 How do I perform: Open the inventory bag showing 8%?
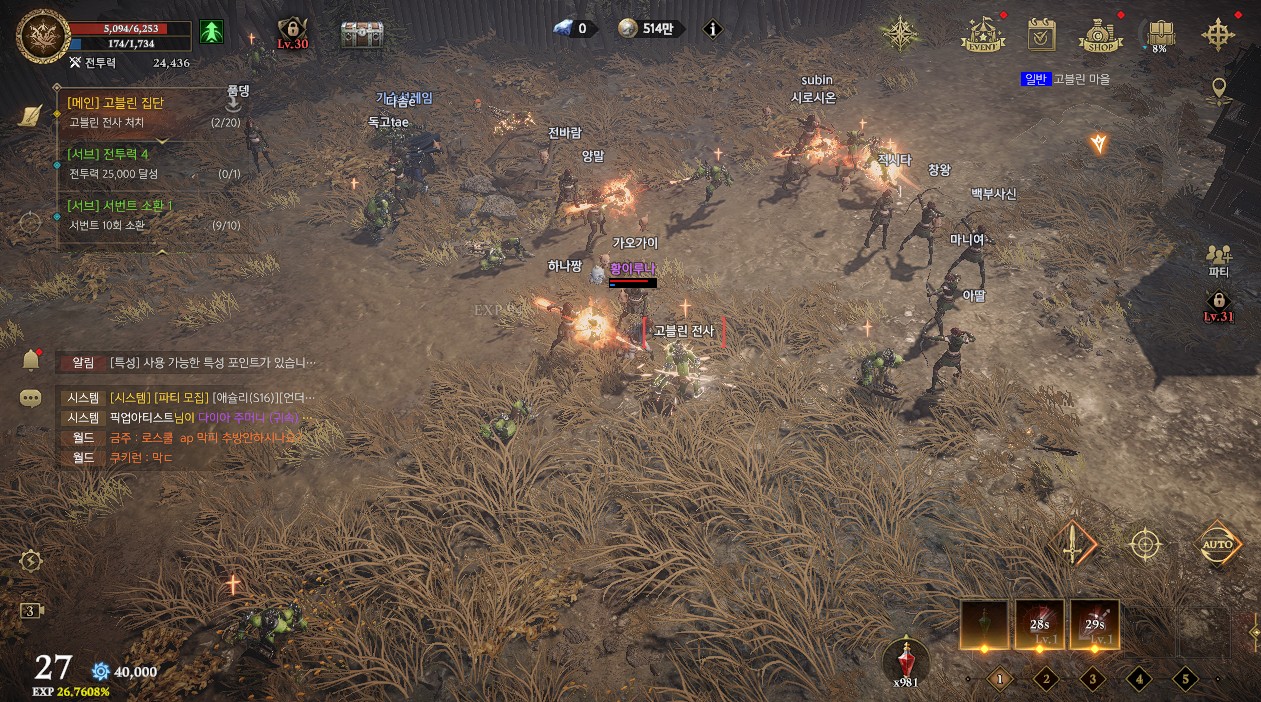1160,35
